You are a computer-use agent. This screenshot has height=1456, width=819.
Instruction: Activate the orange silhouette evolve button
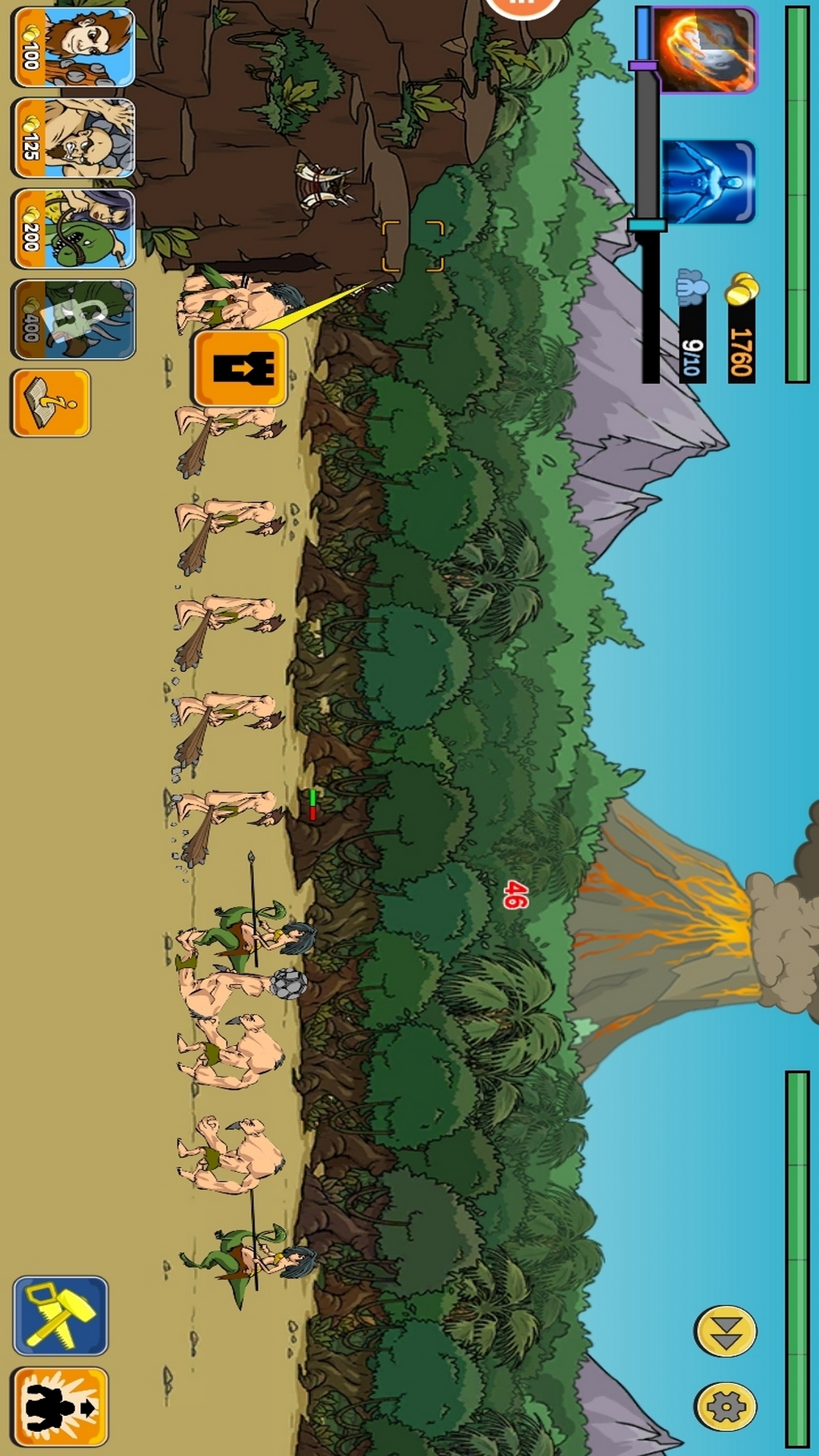[61, 1407]
